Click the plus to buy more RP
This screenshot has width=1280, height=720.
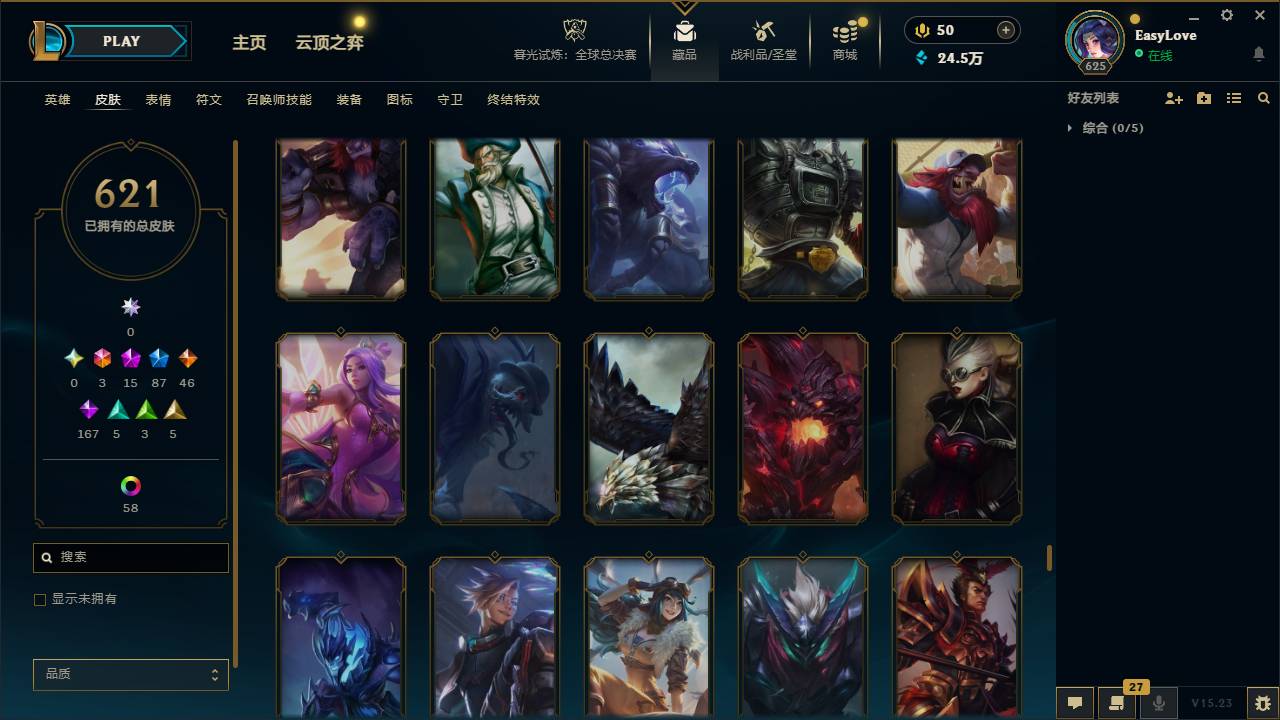click(x=1007, y=30)
